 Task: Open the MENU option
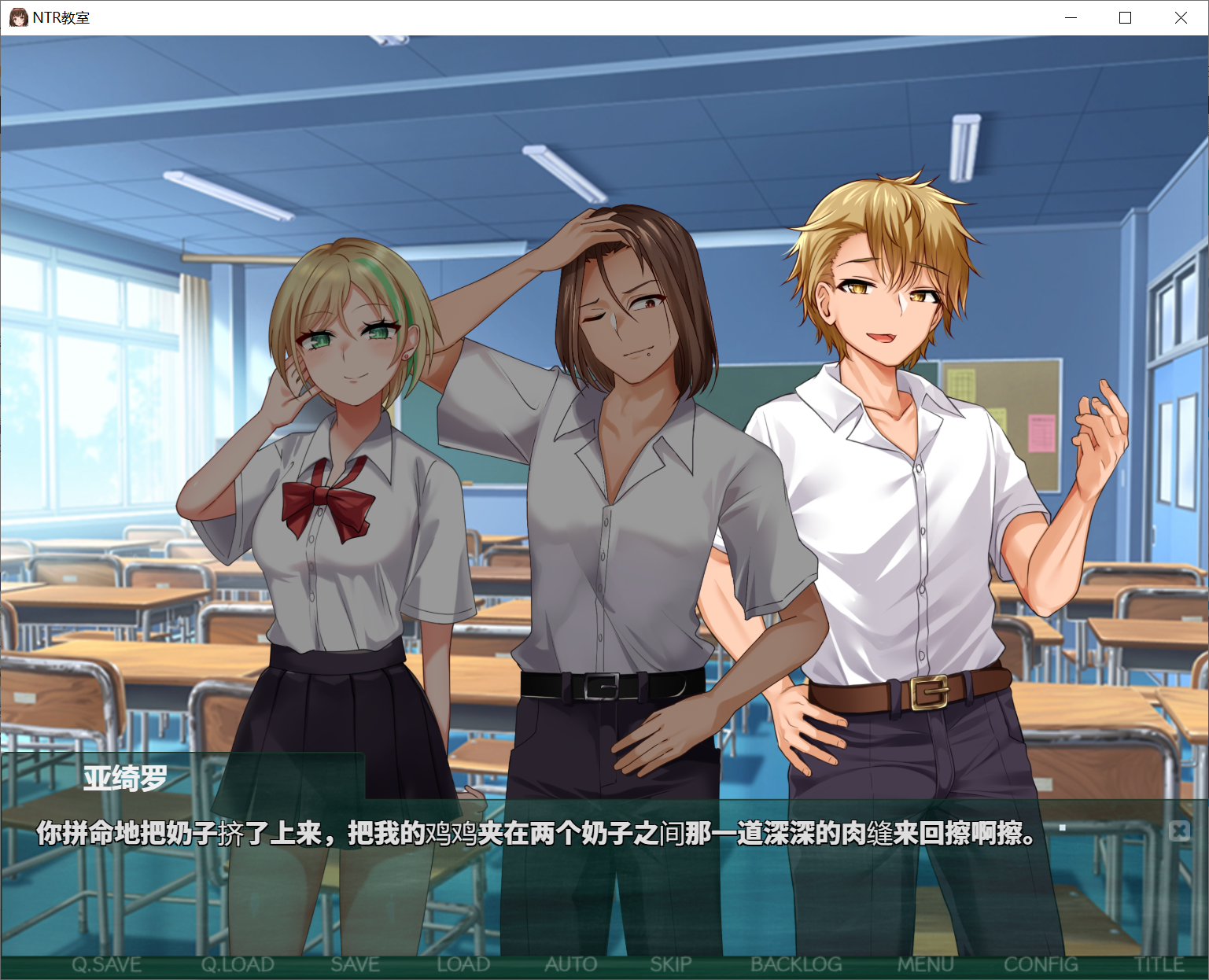(926, 964)
